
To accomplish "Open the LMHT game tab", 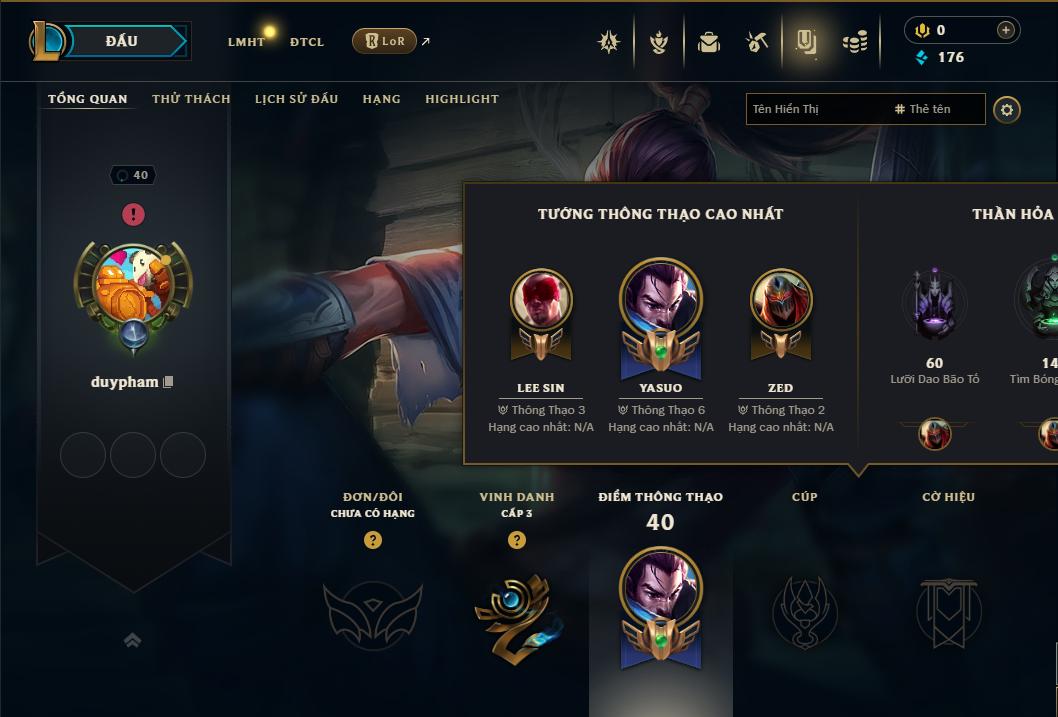I will click(x=246, y=42).
